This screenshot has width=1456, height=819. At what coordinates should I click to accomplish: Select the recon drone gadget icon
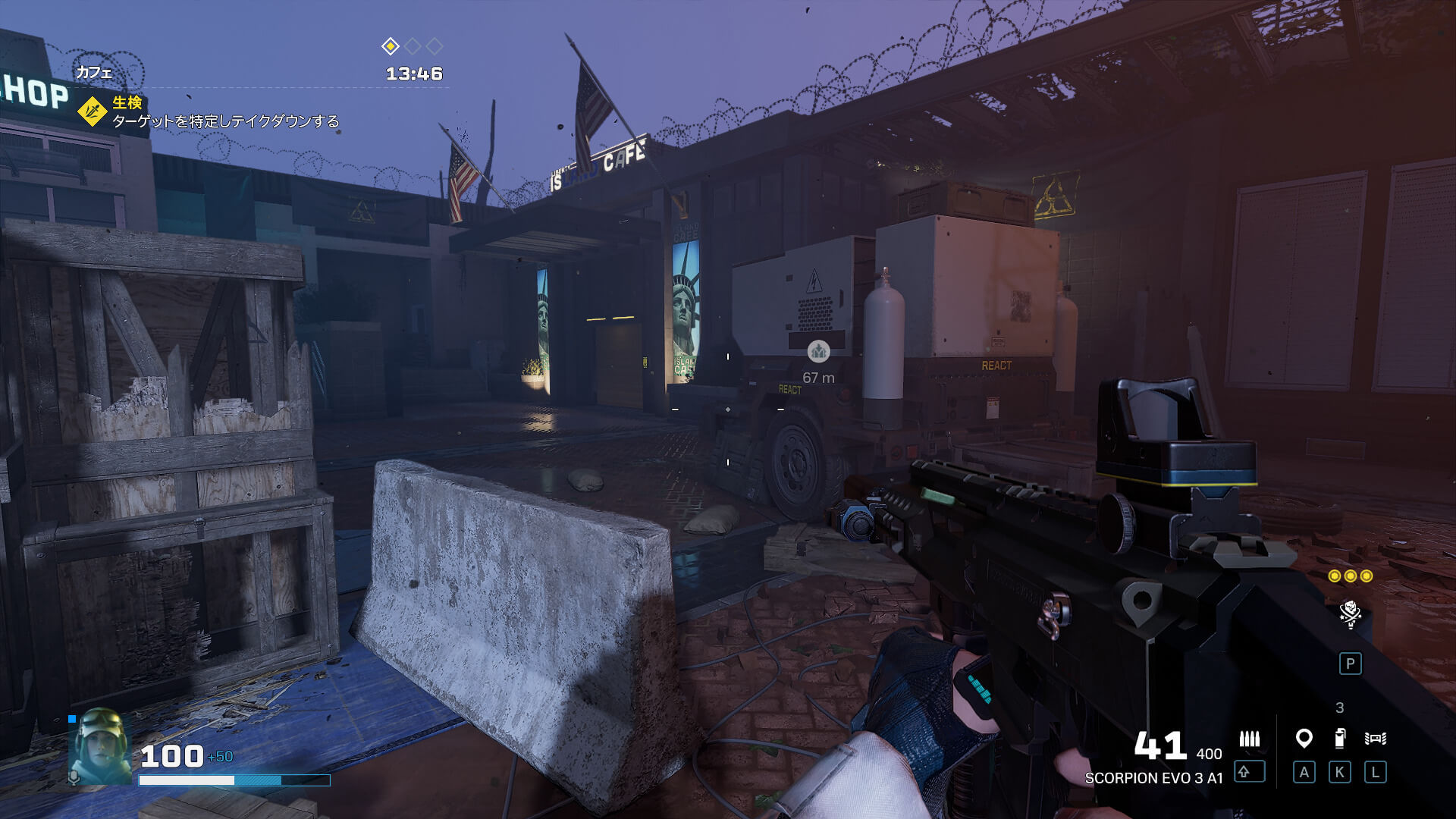pos(1375,738)
